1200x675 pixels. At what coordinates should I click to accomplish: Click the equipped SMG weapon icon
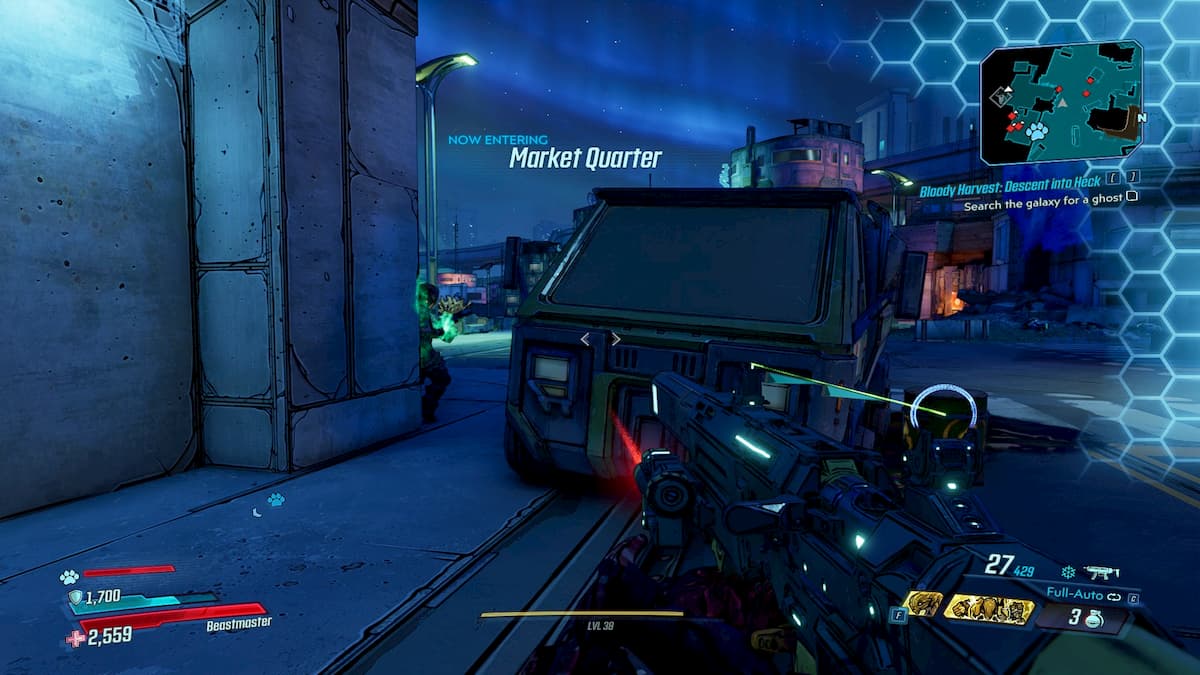pyautogui.click(x=1101, y=571)
